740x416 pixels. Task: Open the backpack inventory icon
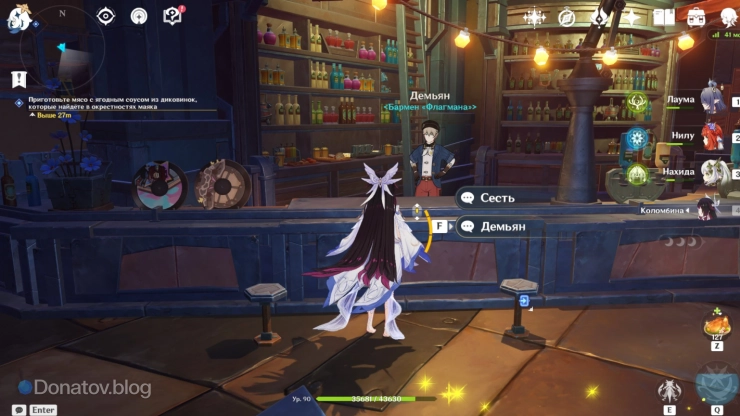[699, 17]
